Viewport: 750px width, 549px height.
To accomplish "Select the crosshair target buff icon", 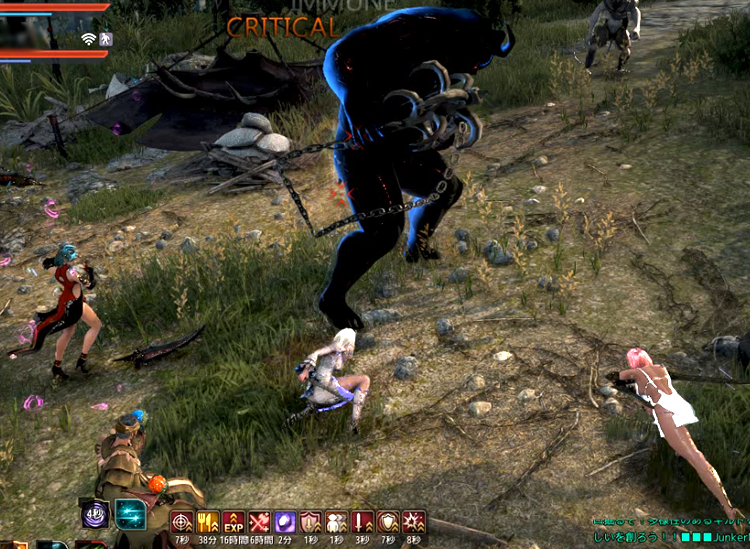I will click(x=182, y=521).
